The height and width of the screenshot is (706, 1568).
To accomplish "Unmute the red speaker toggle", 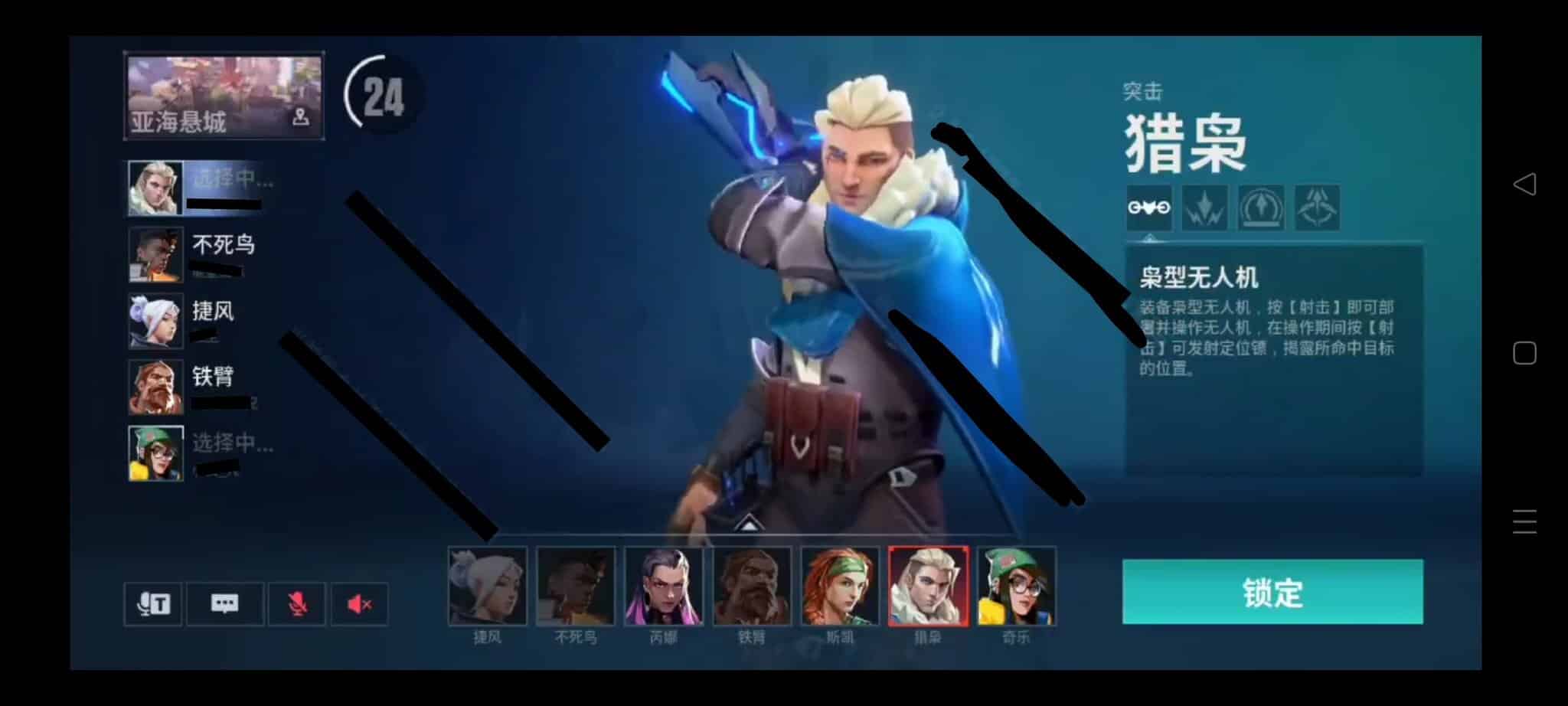I will point(360,603).
